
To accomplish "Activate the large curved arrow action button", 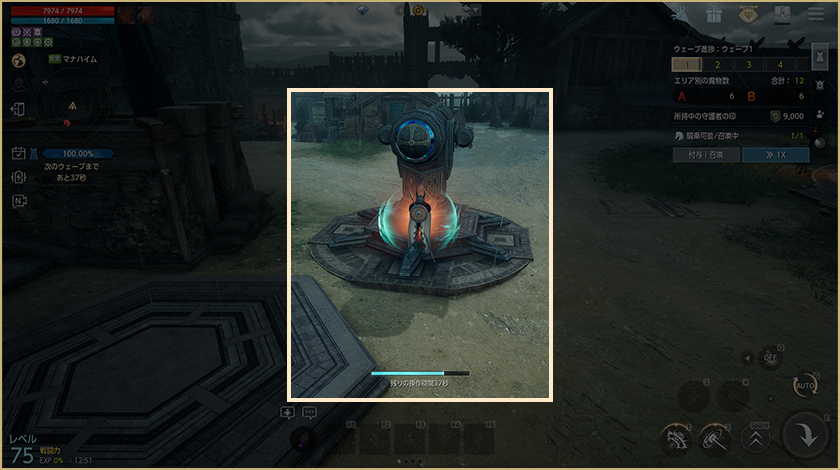I will pos(805,433).
